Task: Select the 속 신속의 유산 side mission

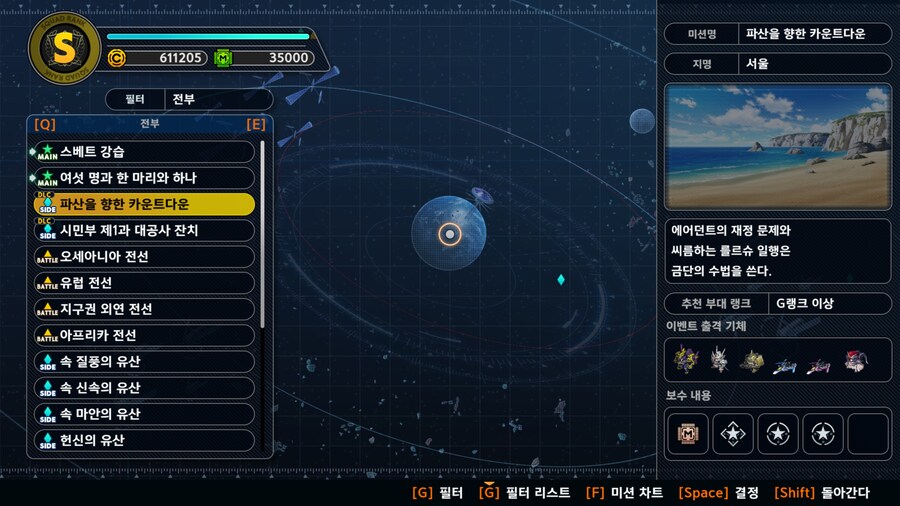Action: pos(145,388)
